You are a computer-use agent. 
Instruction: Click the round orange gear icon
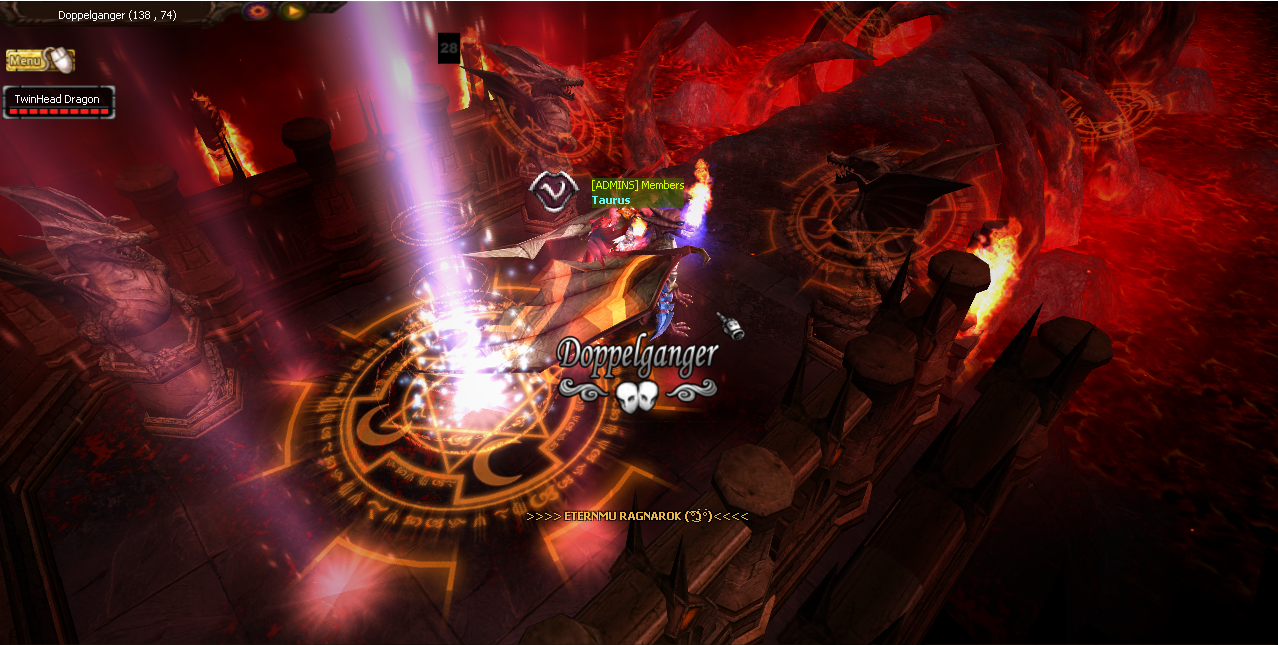[259, 12]
